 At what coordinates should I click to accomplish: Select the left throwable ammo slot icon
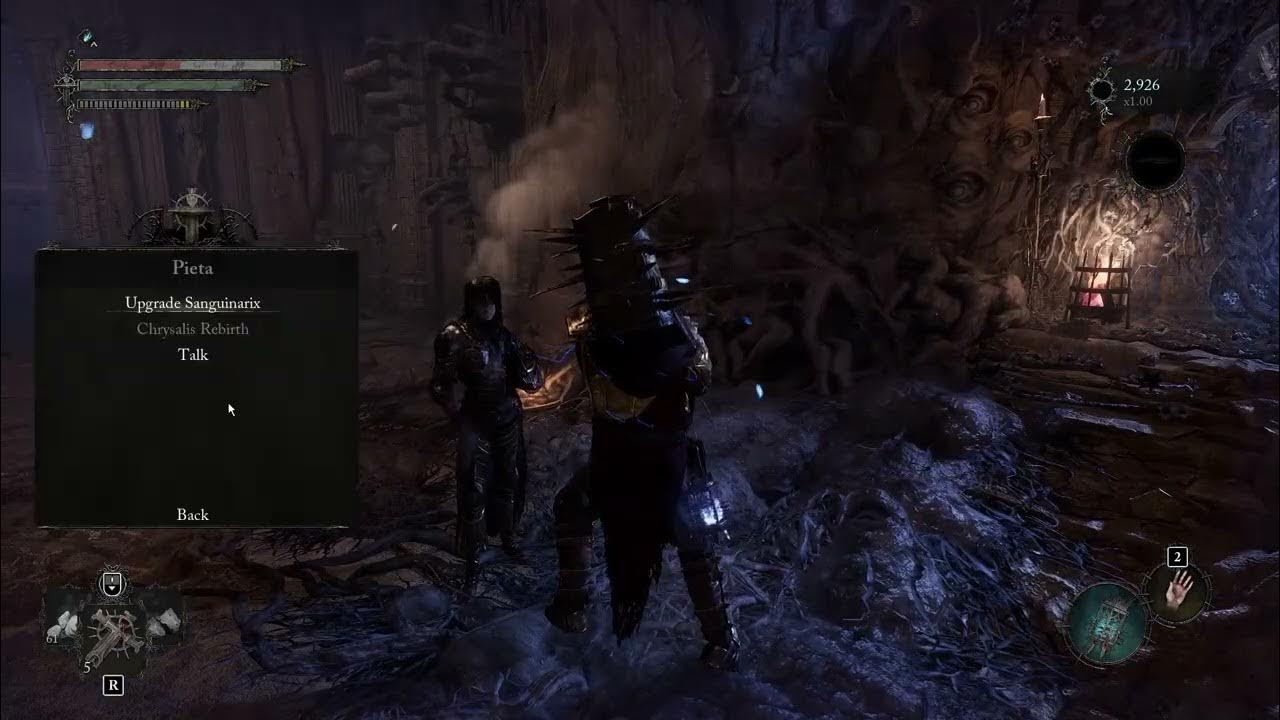(x=63, y=622)
